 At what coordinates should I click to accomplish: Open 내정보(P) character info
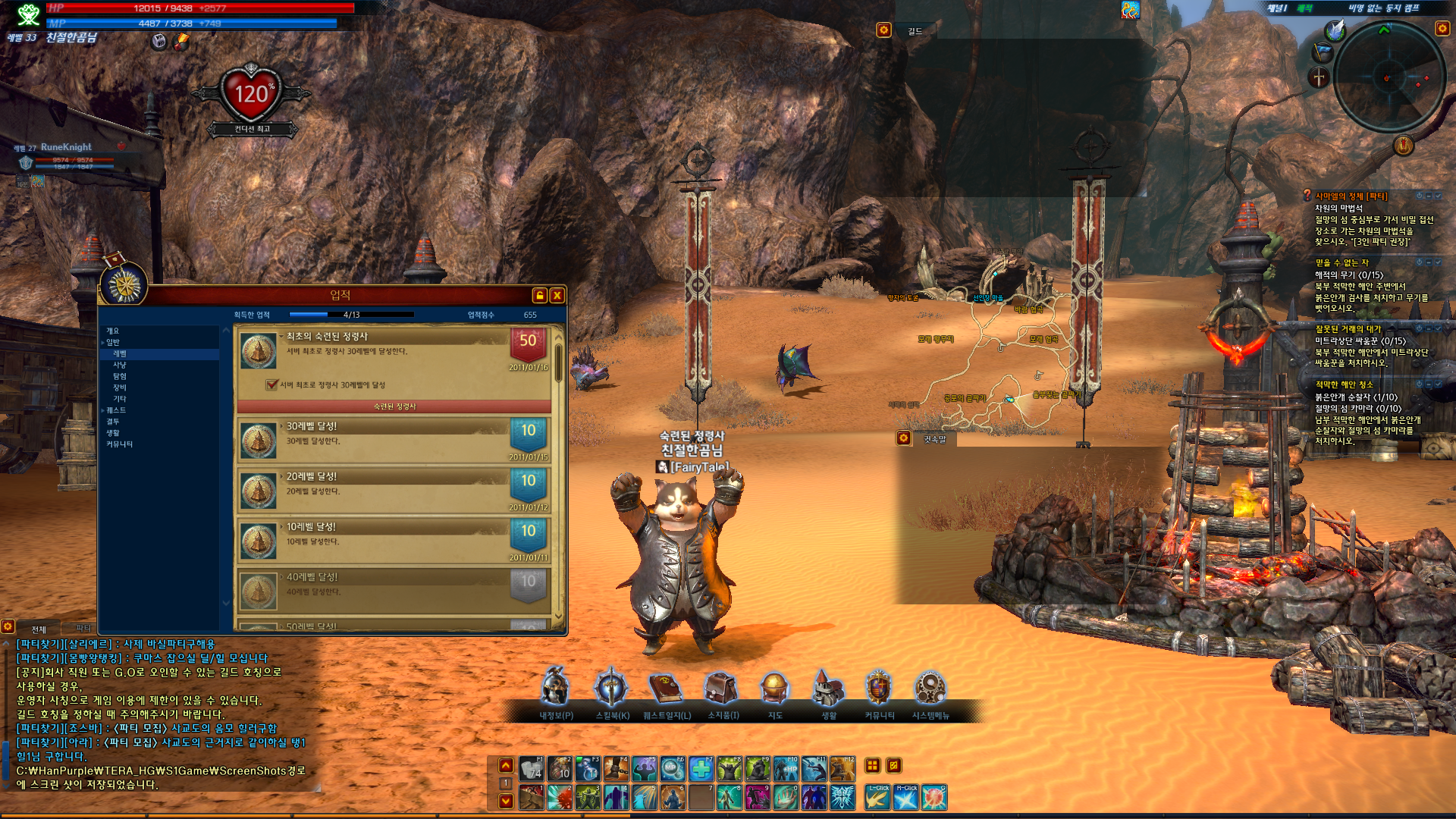point(556,689)
